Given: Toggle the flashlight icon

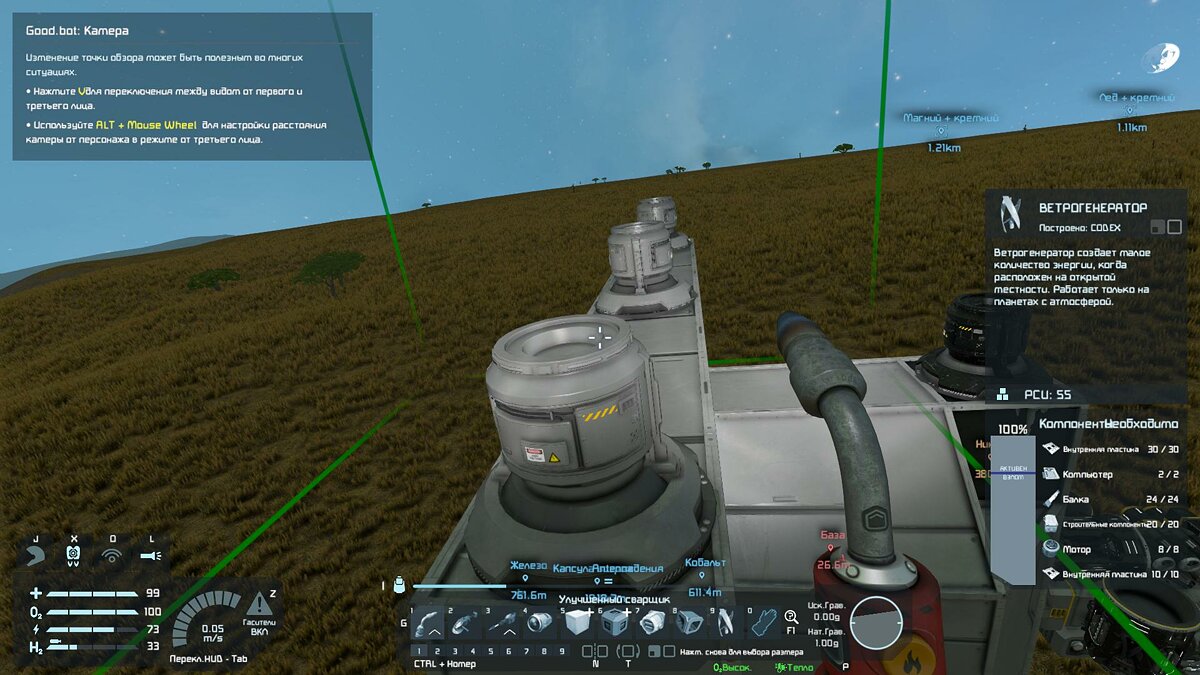Looking at the screenshot, I should (150, 553).
